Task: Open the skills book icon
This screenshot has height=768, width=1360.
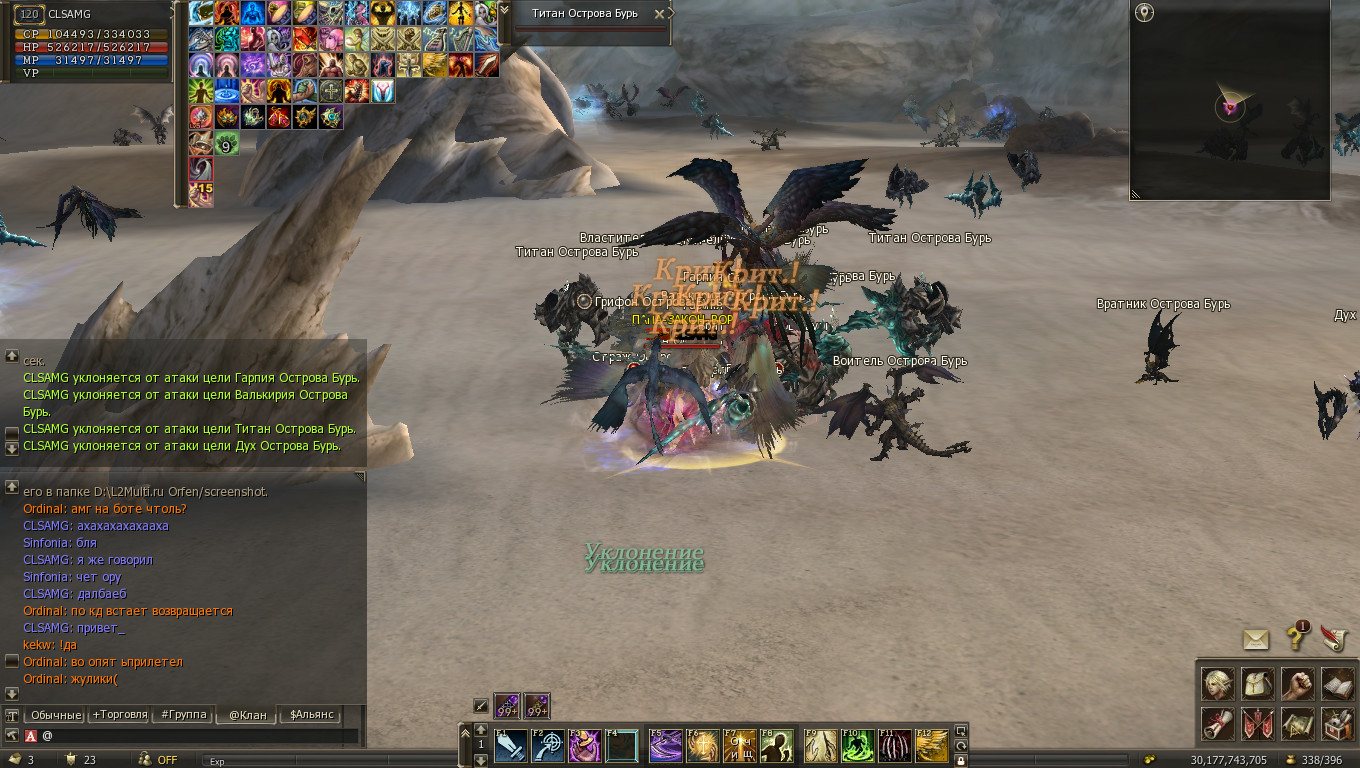Action: click(x=1337, y=684)
